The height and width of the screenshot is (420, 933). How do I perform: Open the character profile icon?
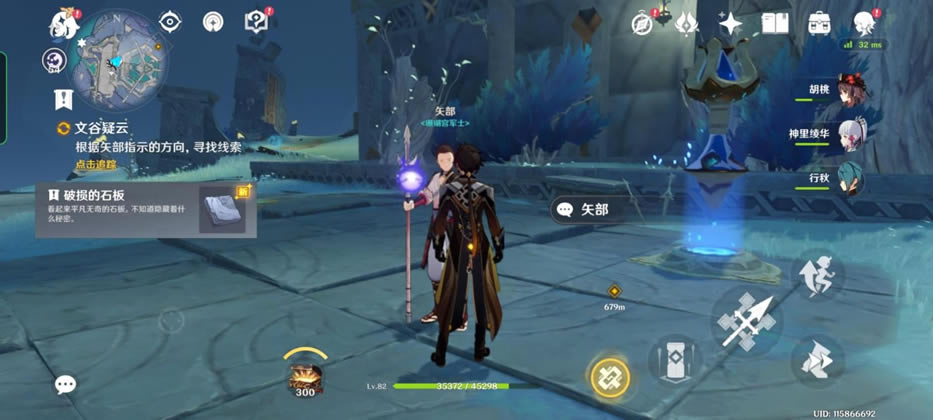(864, 23)
